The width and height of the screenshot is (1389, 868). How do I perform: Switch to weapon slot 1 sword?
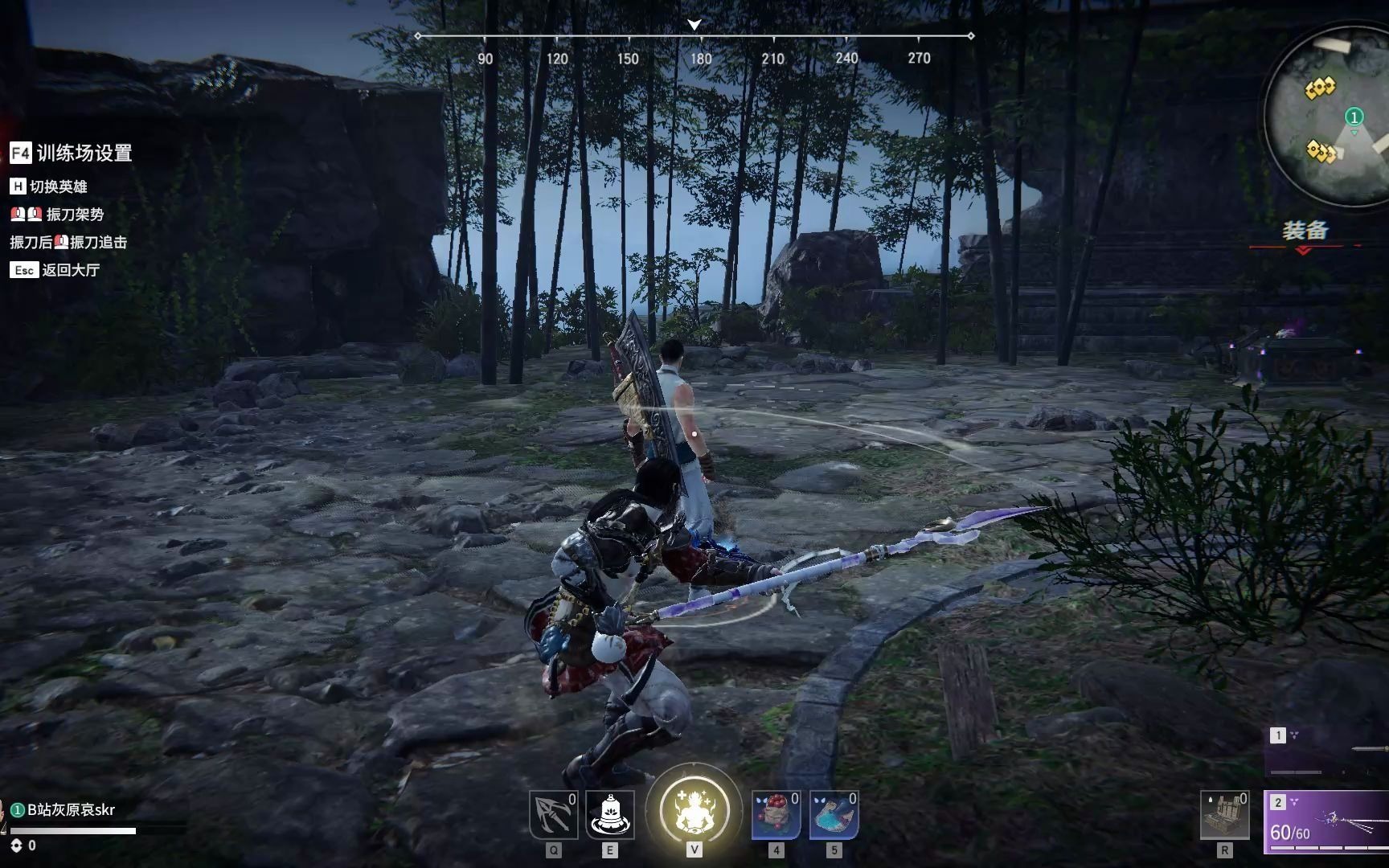1328,750
